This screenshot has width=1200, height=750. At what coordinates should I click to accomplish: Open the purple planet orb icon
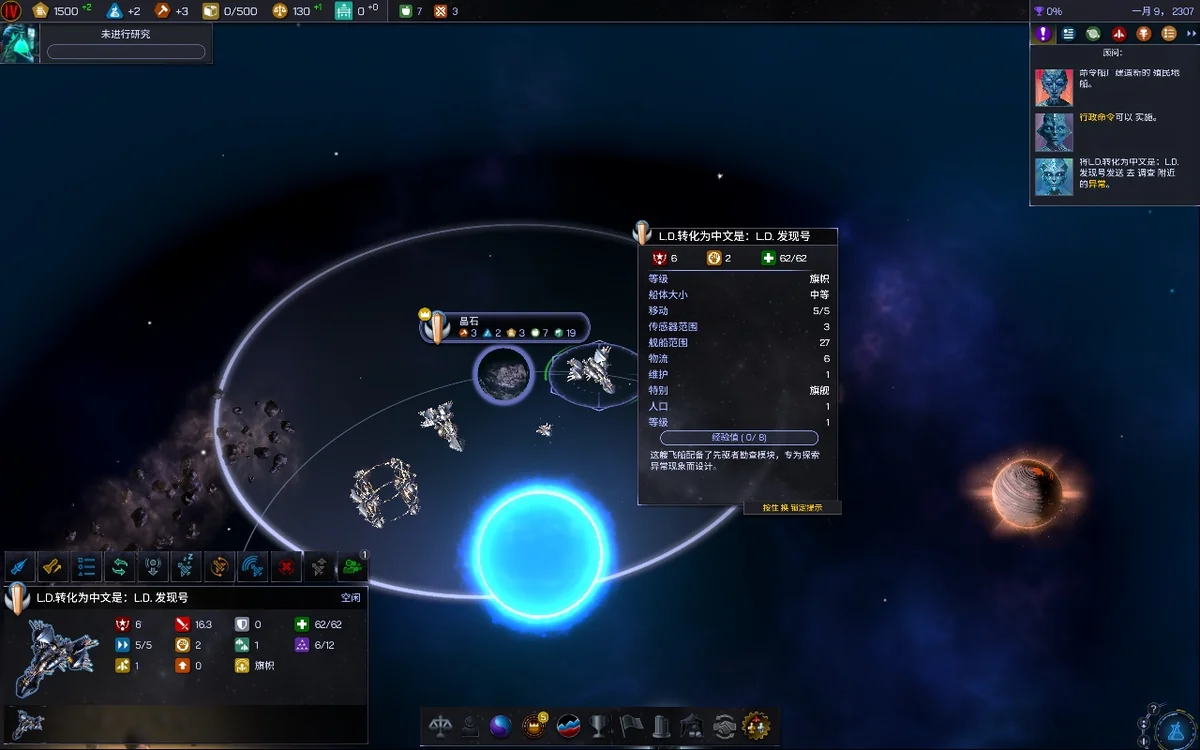pyautogui.click(x=501, y=726)
